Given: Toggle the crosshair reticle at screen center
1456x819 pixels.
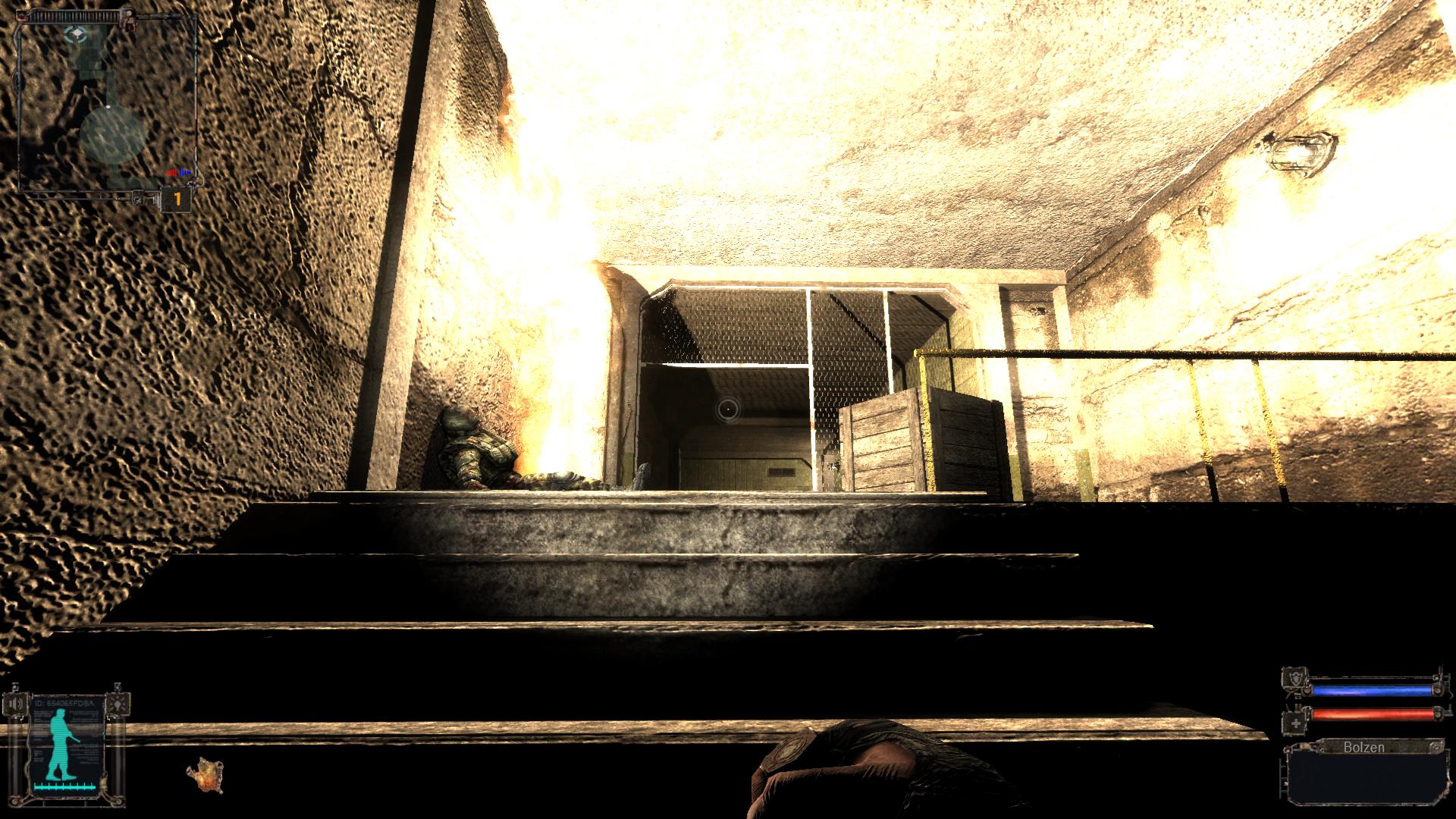Looking at the screenshot, I should point(726,410).
